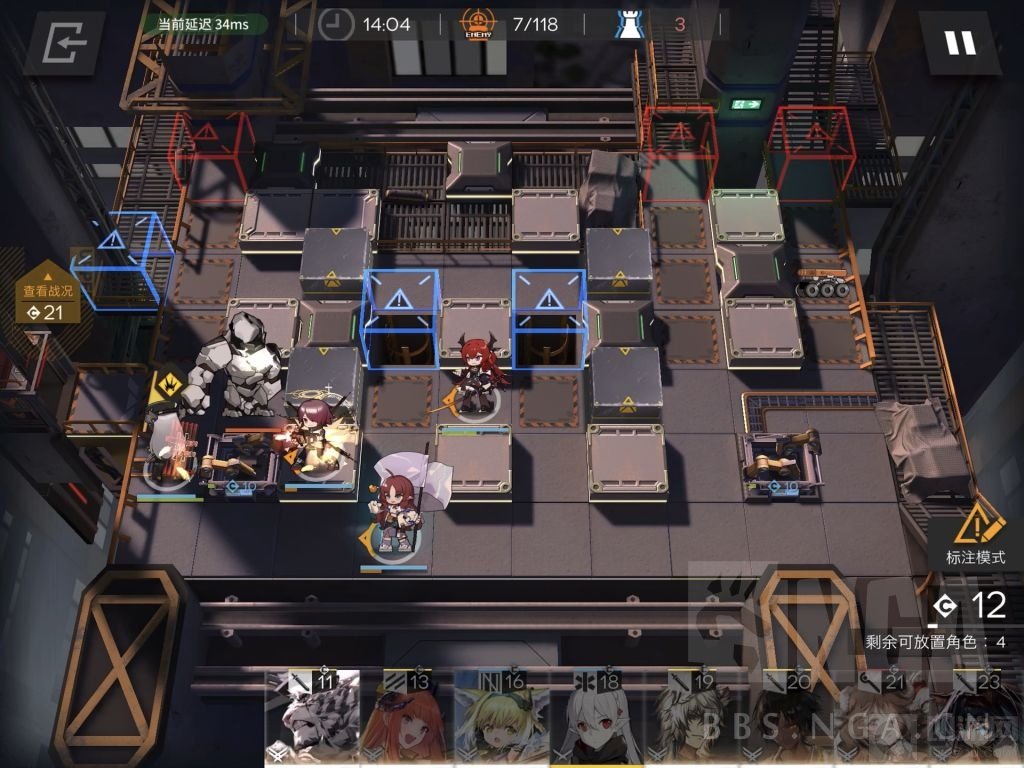1024x768 pixels.
Task: Pause the battle
Action: click(x=959, y=43)
